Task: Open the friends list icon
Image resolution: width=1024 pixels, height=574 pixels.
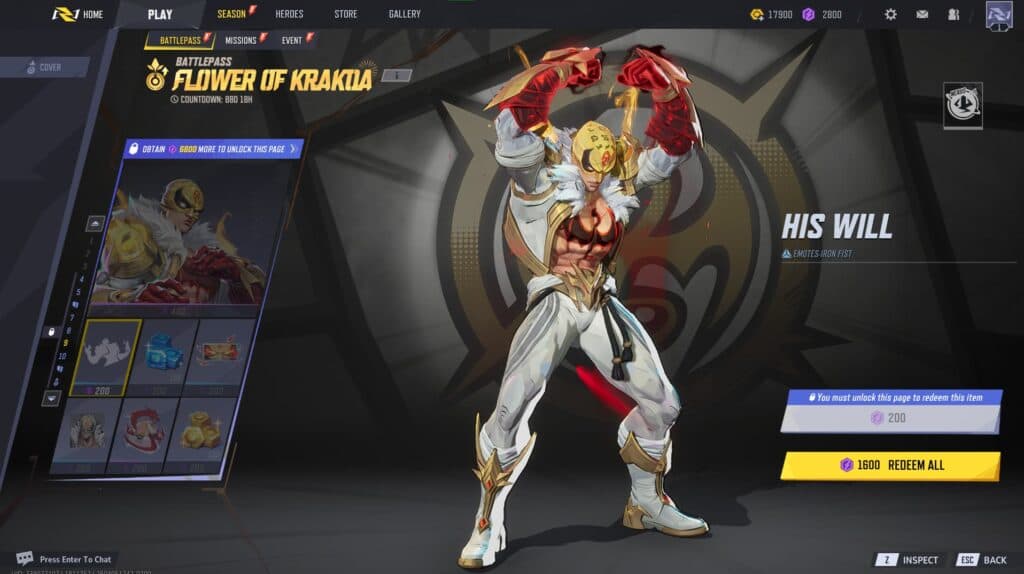Action: coord(953,15)
